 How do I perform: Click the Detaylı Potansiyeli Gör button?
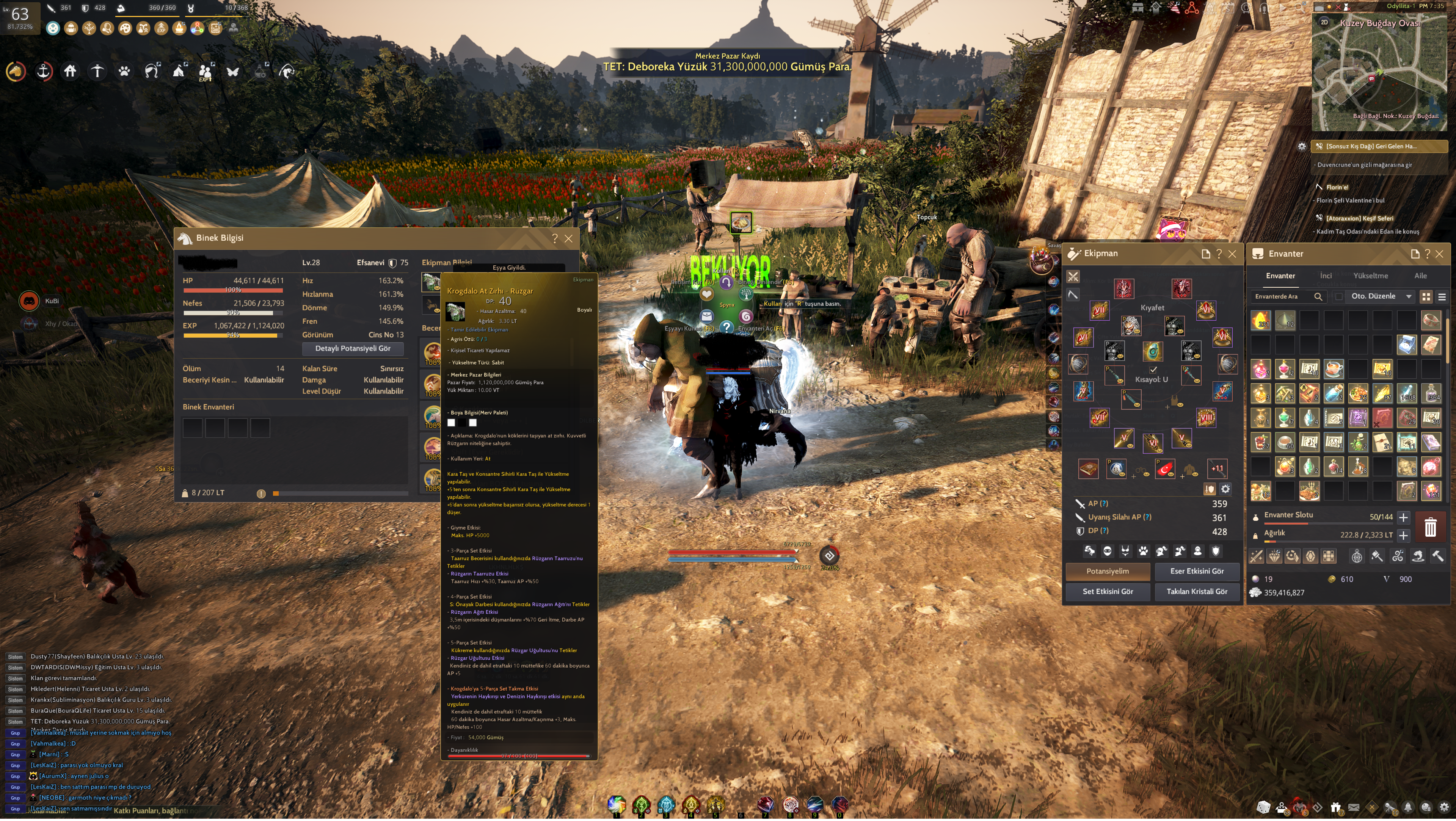coord(353,349)
